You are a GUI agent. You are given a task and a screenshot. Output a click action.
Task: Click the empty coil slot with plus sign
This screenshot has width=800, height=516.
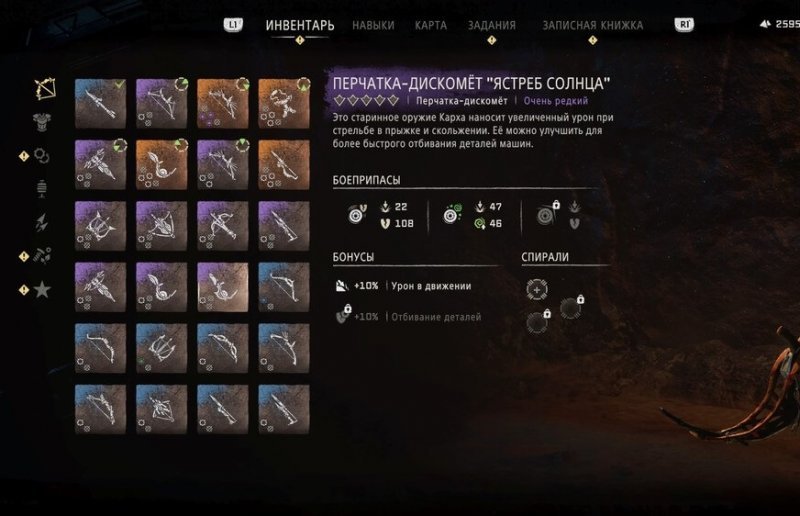tap(537, 288)
